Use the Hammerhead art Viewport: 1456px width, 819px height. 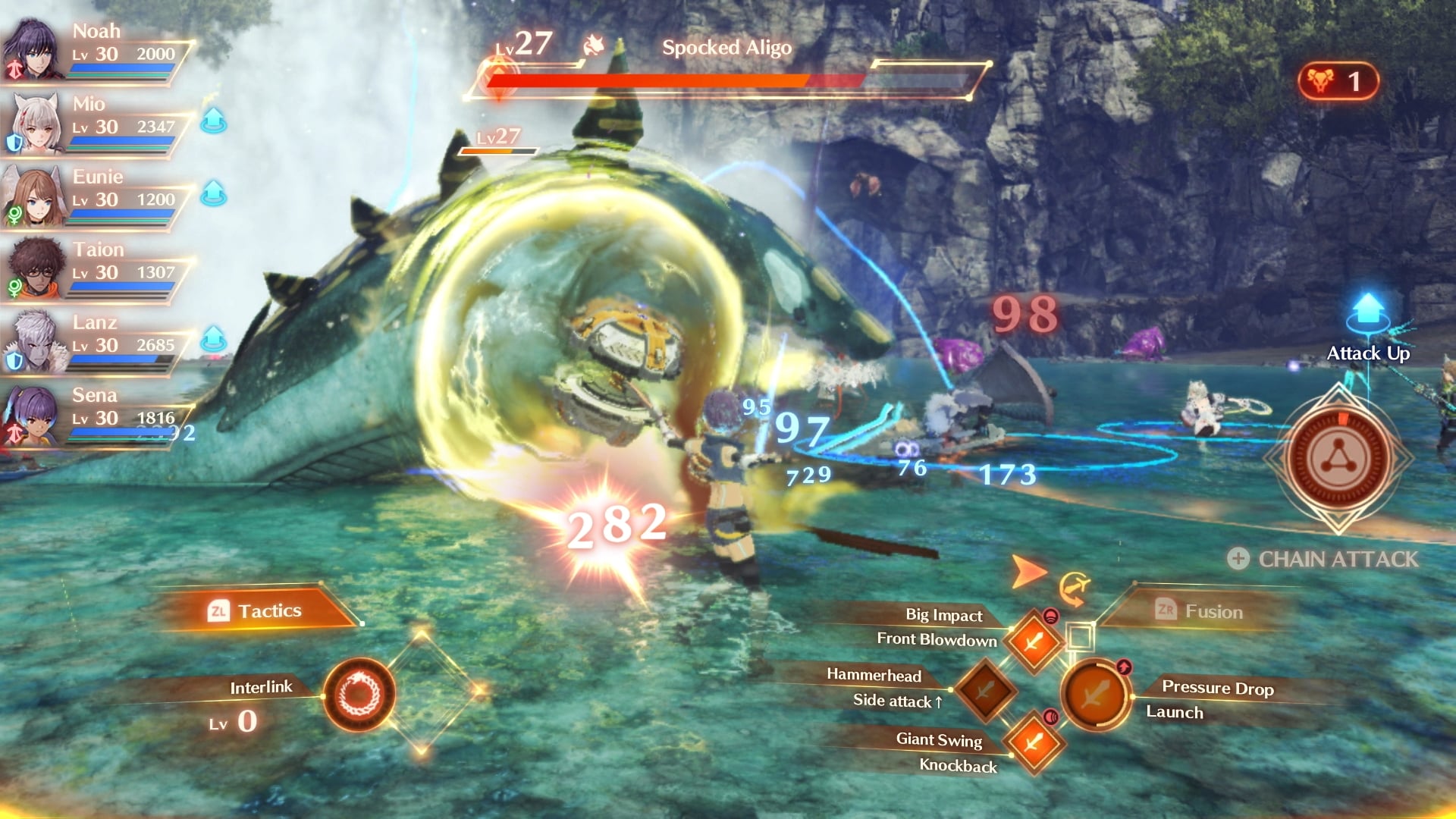click(x=984, y=690)
